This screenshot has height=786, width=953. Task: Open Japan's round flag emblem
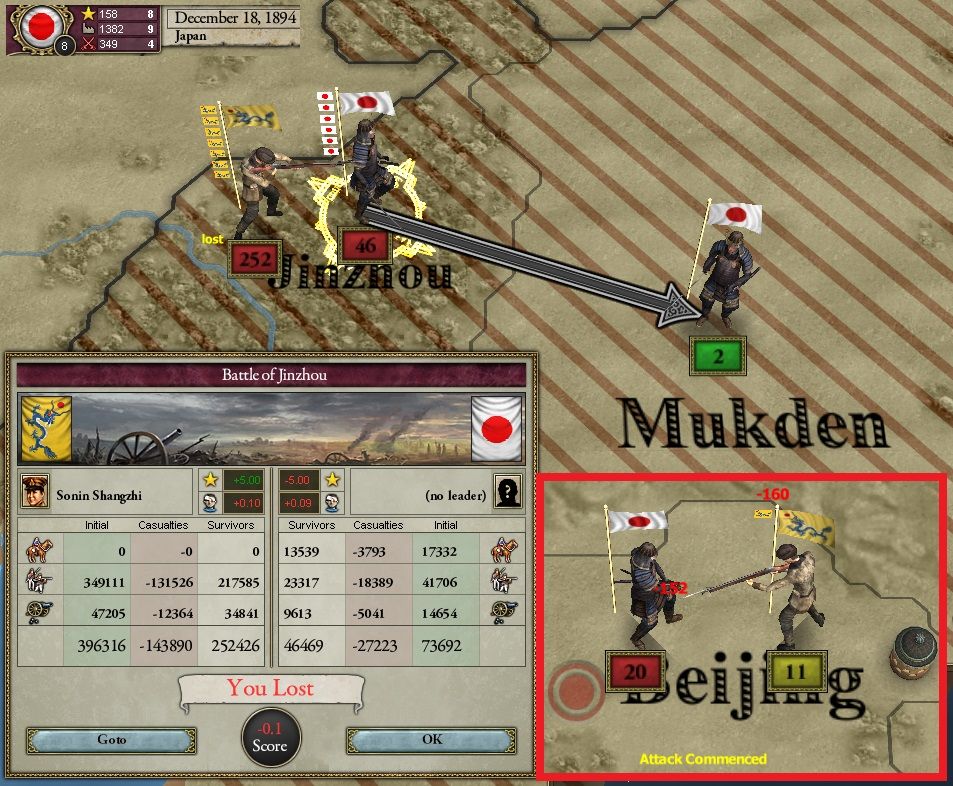tap(41, 26)
